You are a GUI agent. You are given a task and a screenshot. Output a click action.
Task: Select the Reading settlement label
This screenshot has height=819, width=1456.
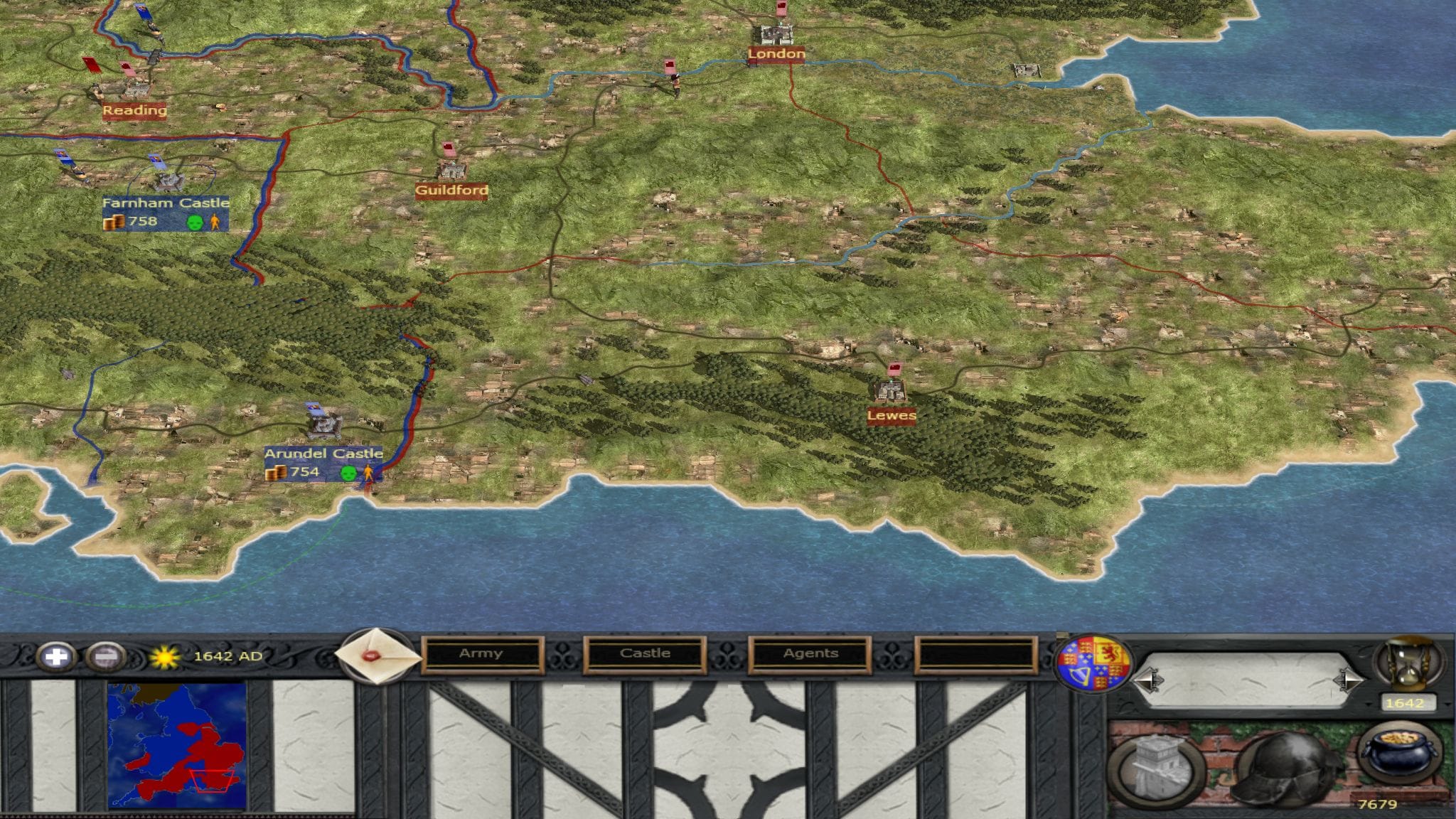pos(134,110)
